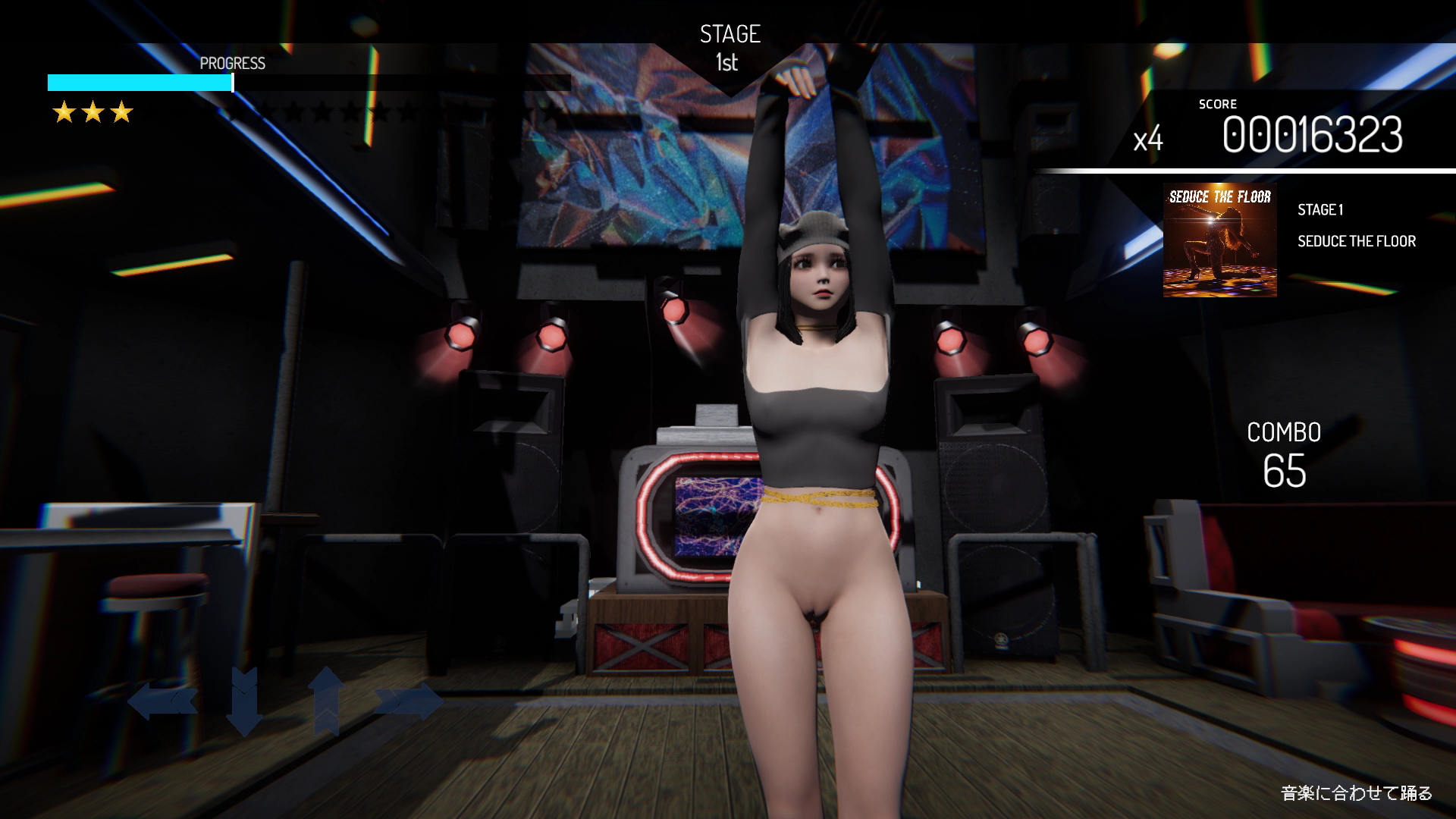
Task: Toggle the second gold progress star
Action: tap(93, 112)
